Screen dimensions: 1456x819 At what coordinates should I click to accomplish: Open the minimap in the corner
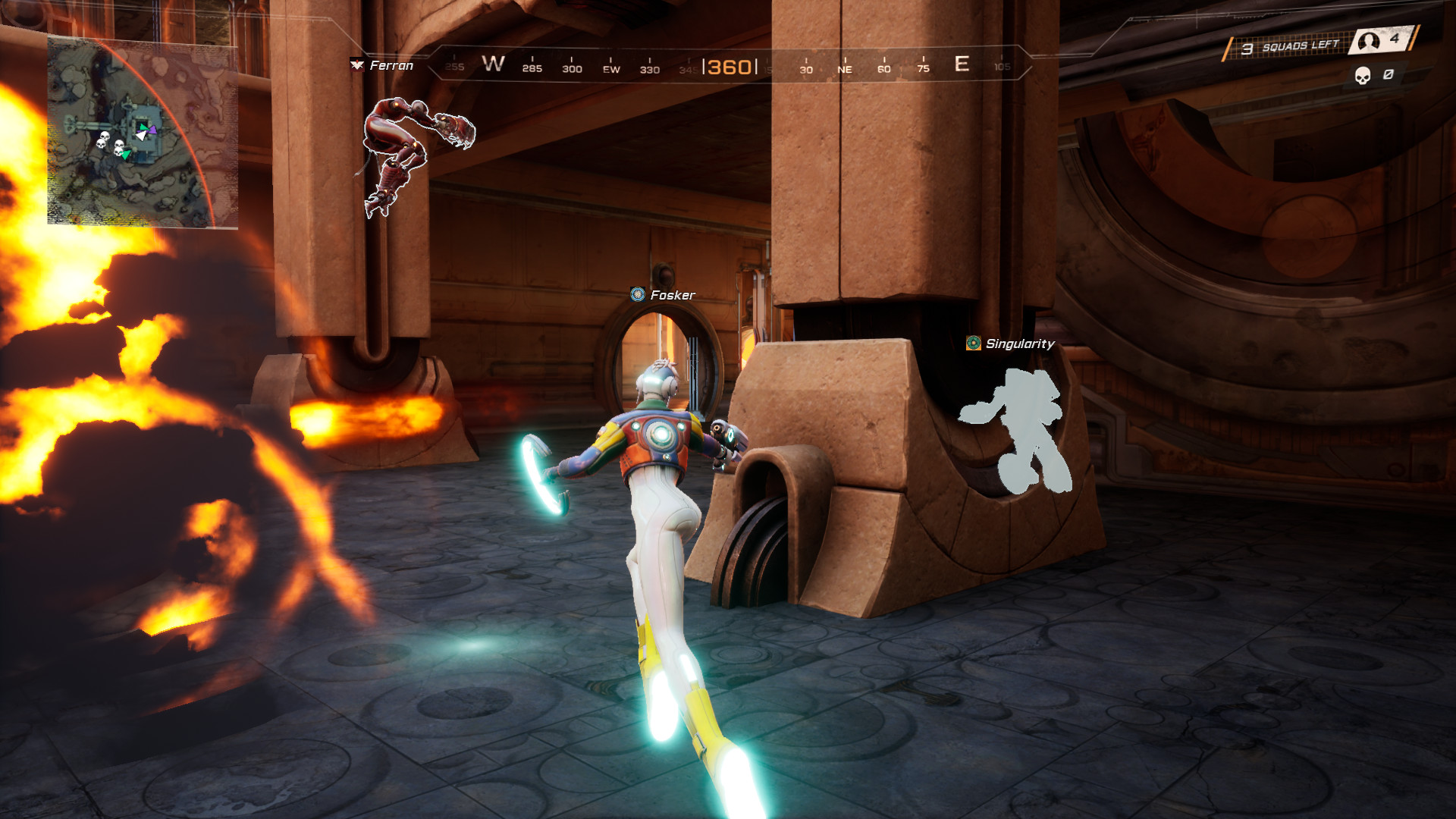(143, 130)
